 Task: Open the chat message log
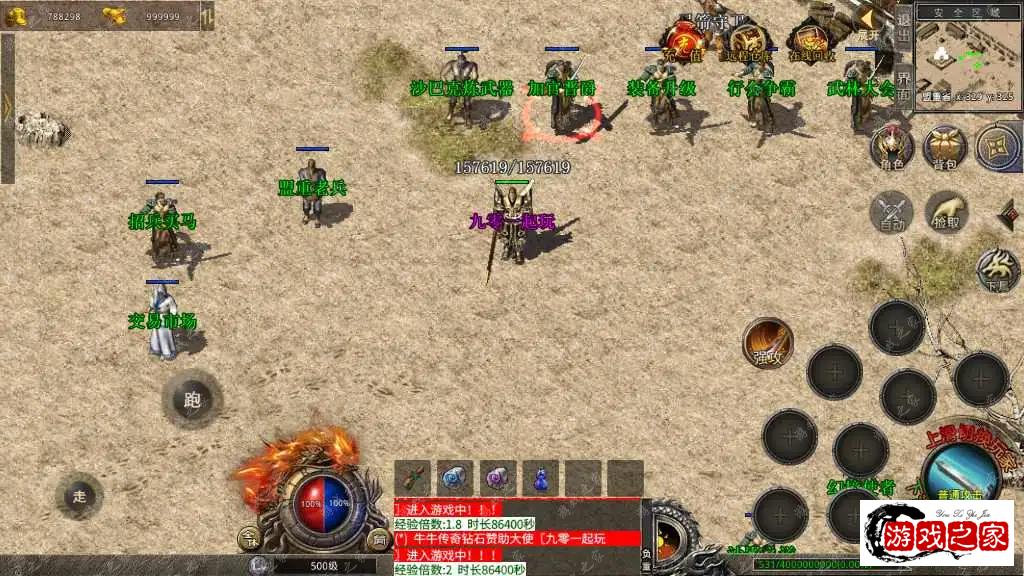pos(516,537)
